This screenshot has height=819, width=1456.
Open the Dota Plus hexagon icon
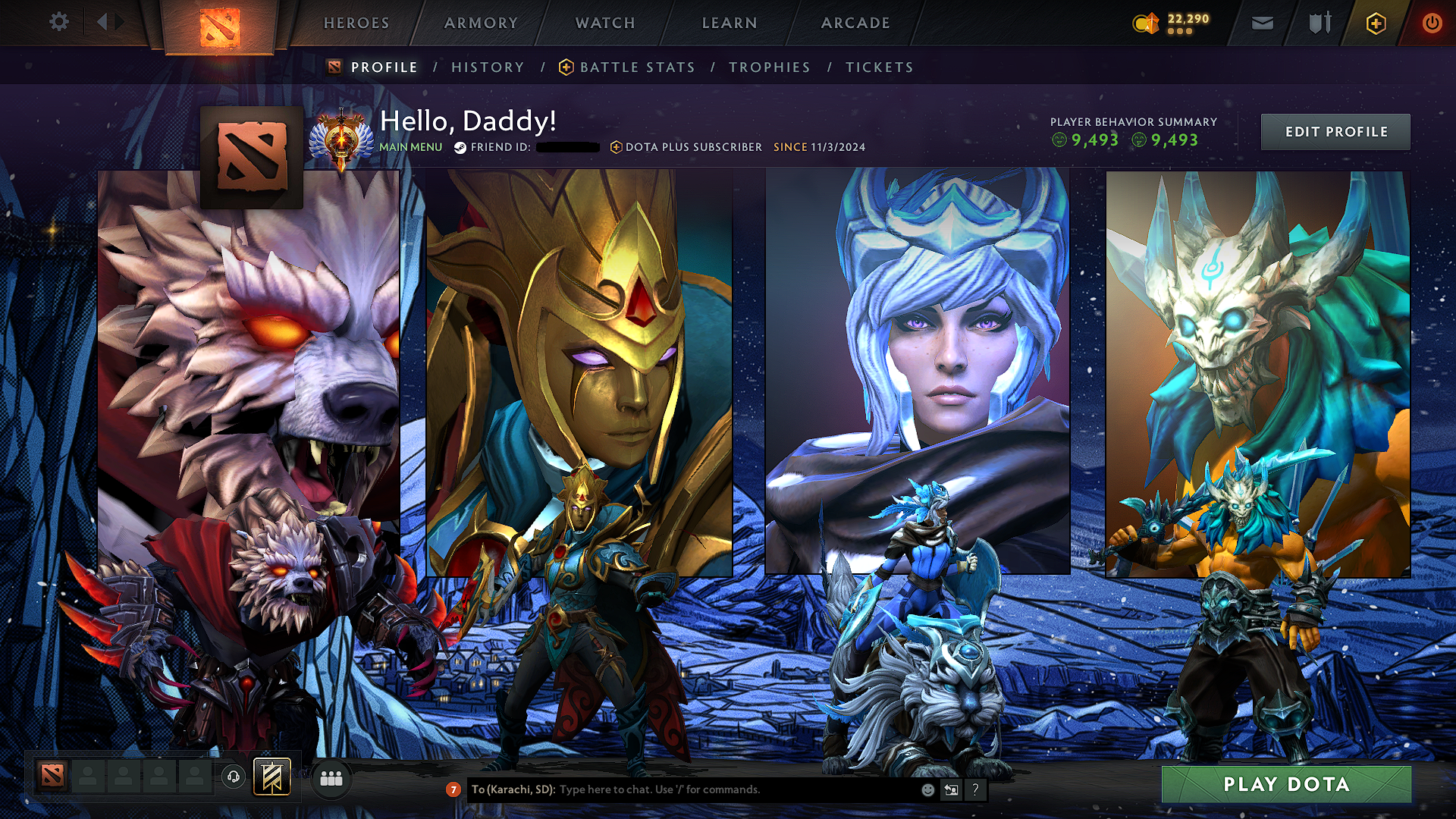pyautogui.click(x=1378, y=23)
